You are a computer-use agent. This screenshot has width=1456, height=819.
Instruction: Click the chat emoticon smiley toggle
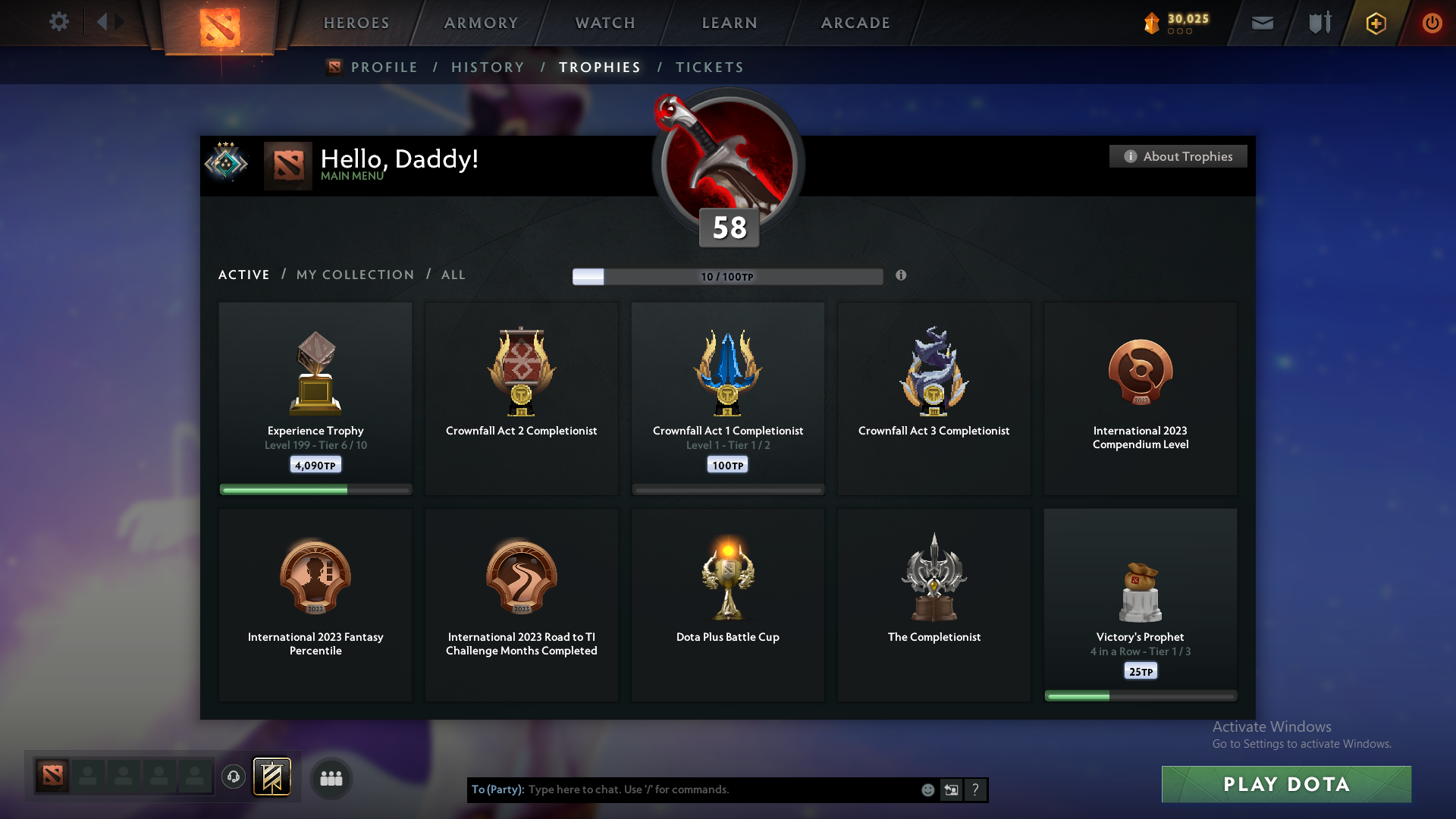(927, 789)
